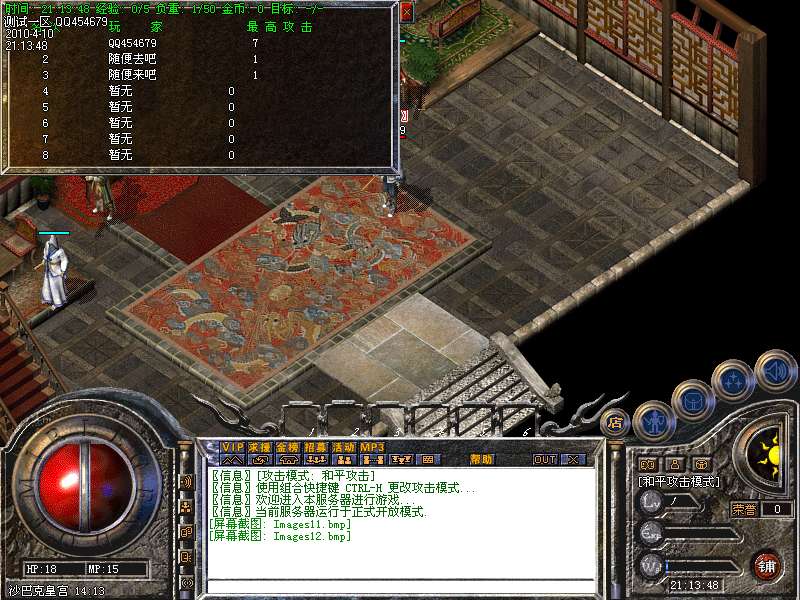Open the 帮助 help button
This screenshot has height=600, width=800.
coord(481,459)
